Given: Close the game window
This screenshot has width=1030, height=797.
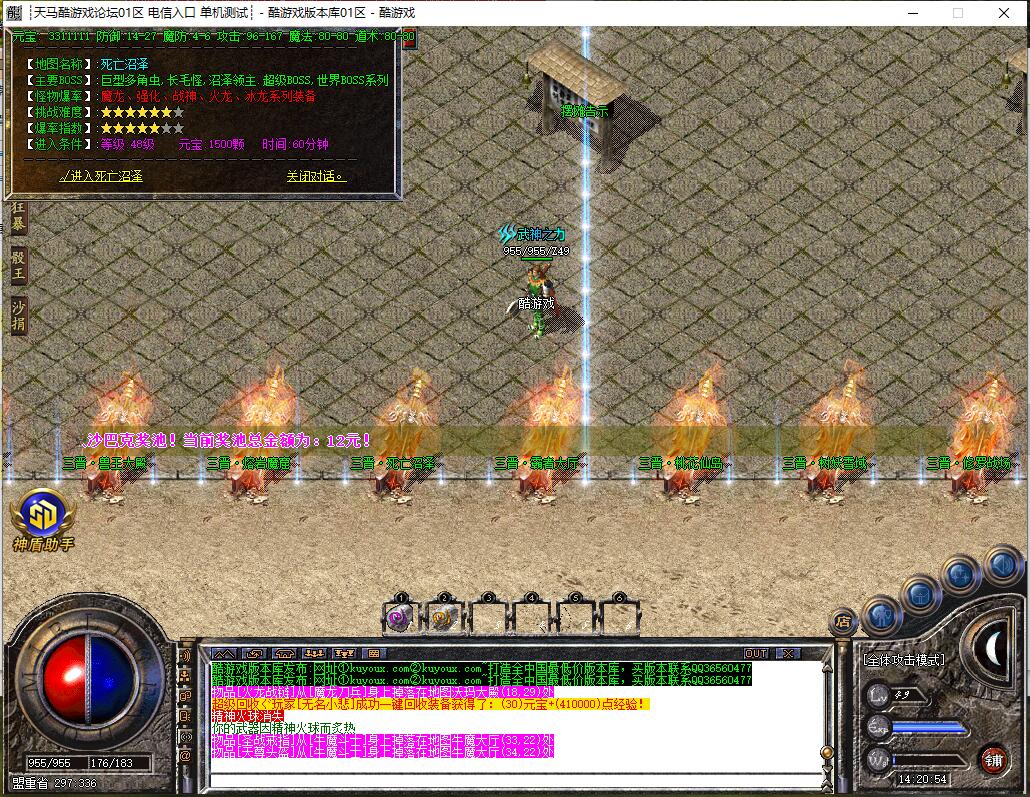Looking at the screenshot, I should pyautogui.click(x=1005, y=13).
